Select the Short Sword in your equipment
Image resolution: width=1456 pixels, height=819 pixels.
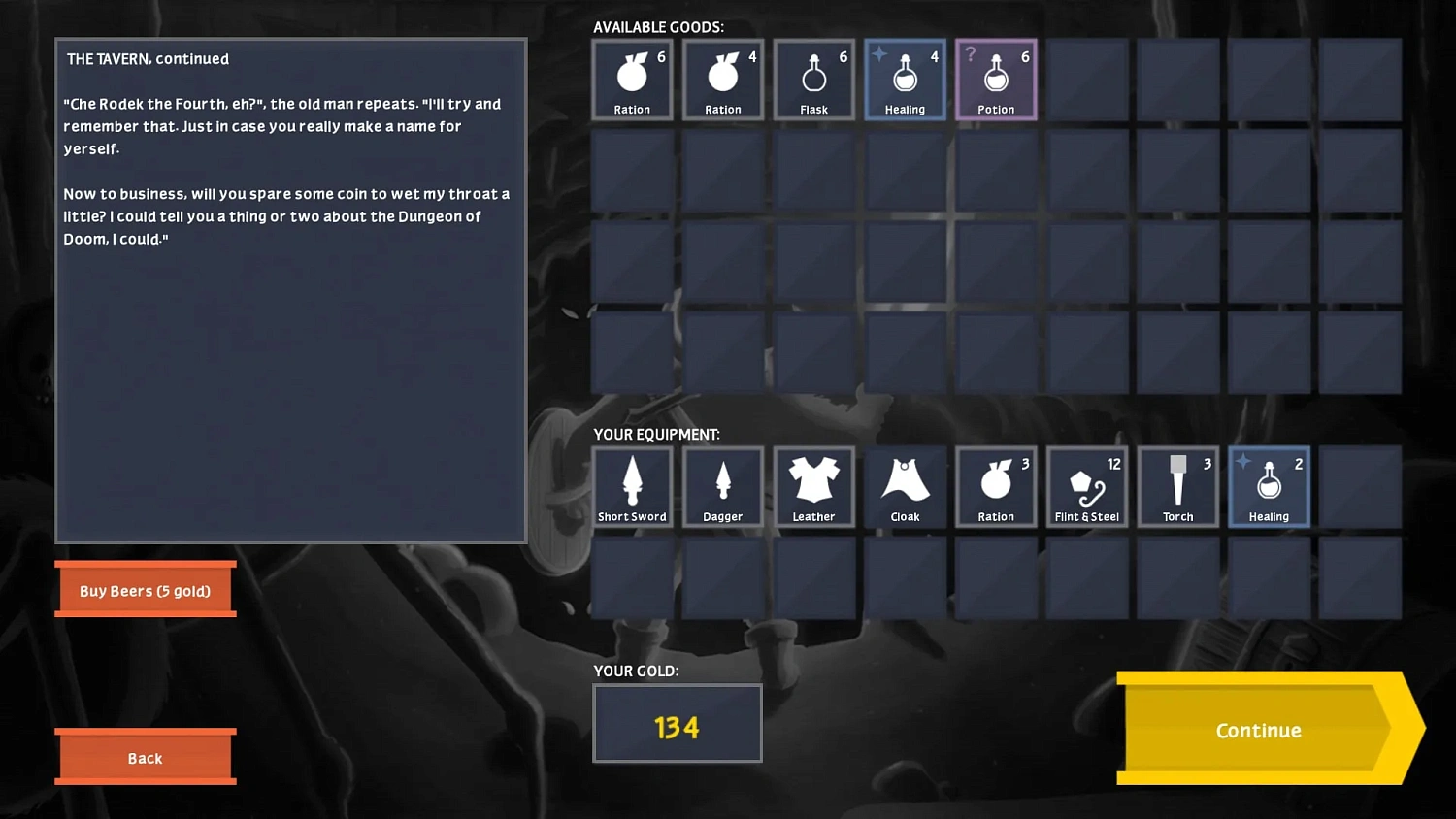click(632, 486)
